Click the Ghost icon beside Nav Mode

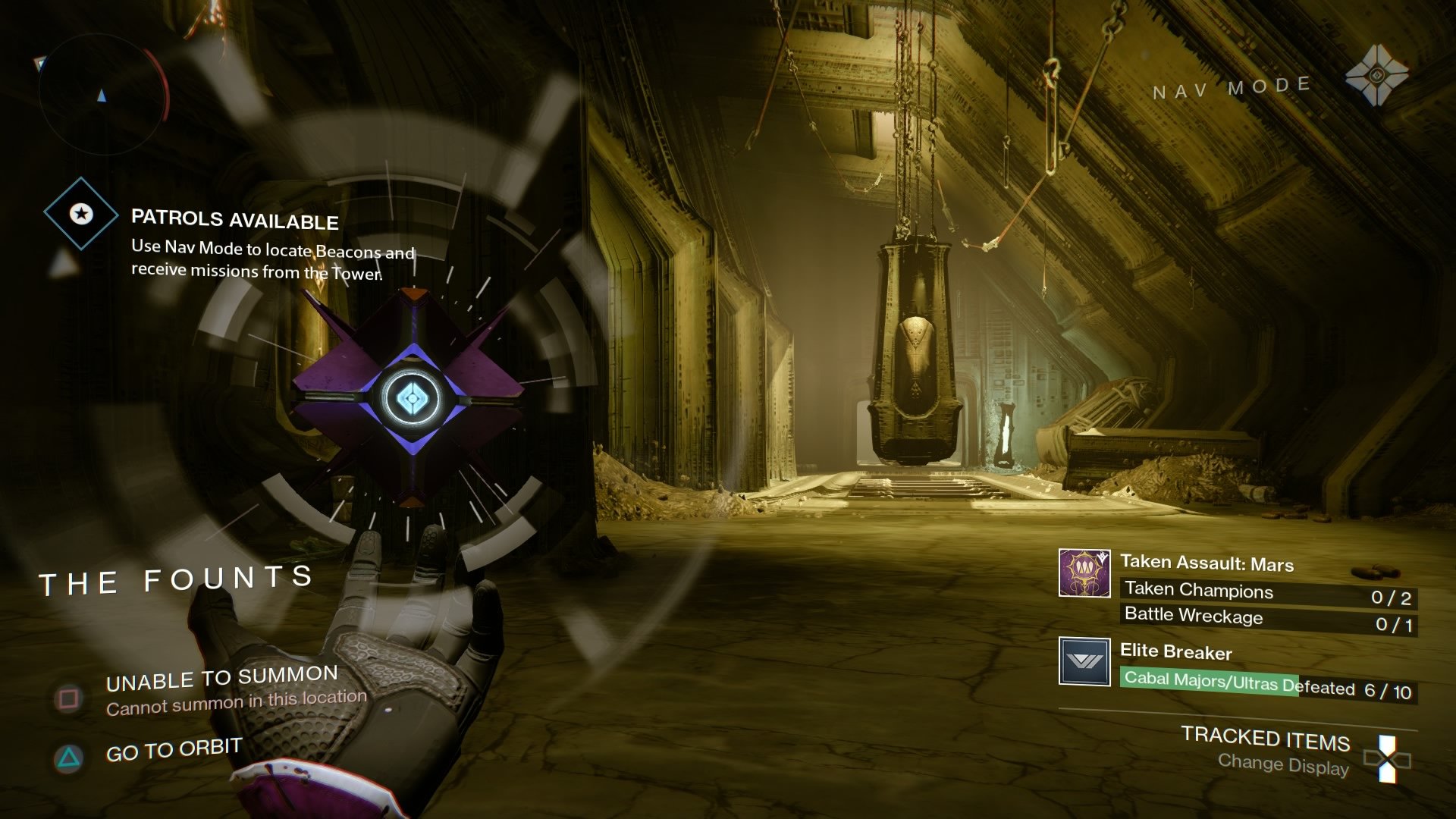(1376, 75)
